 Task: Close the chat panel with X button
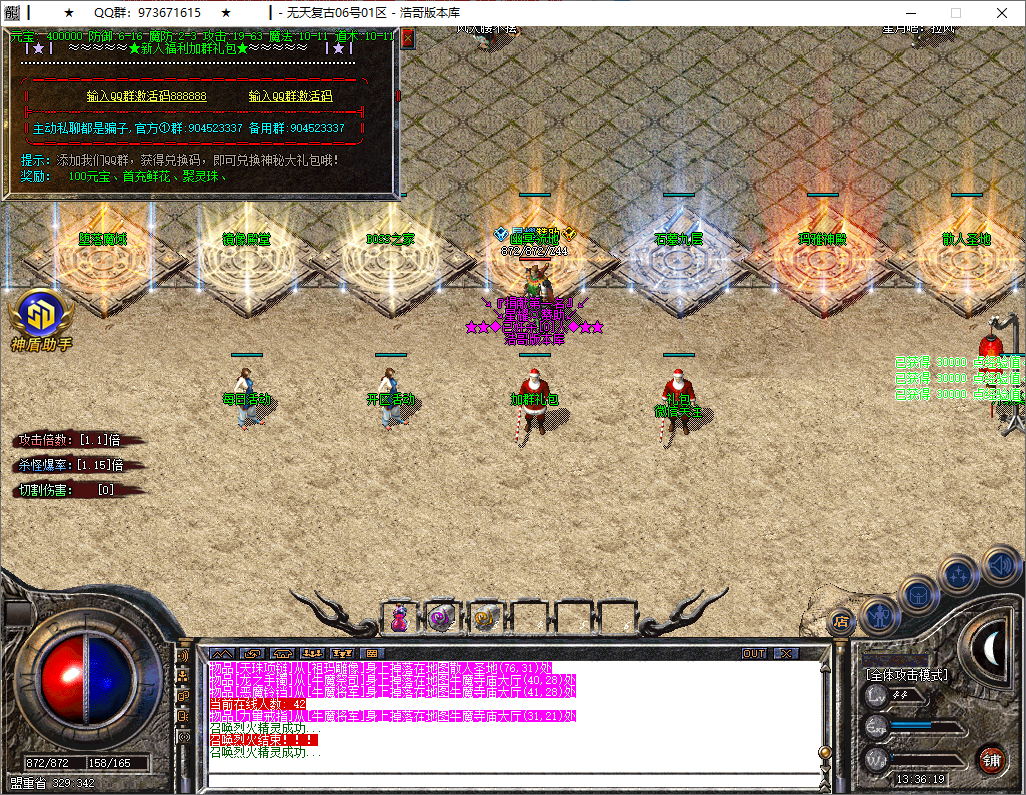click(x=788, y=653)
